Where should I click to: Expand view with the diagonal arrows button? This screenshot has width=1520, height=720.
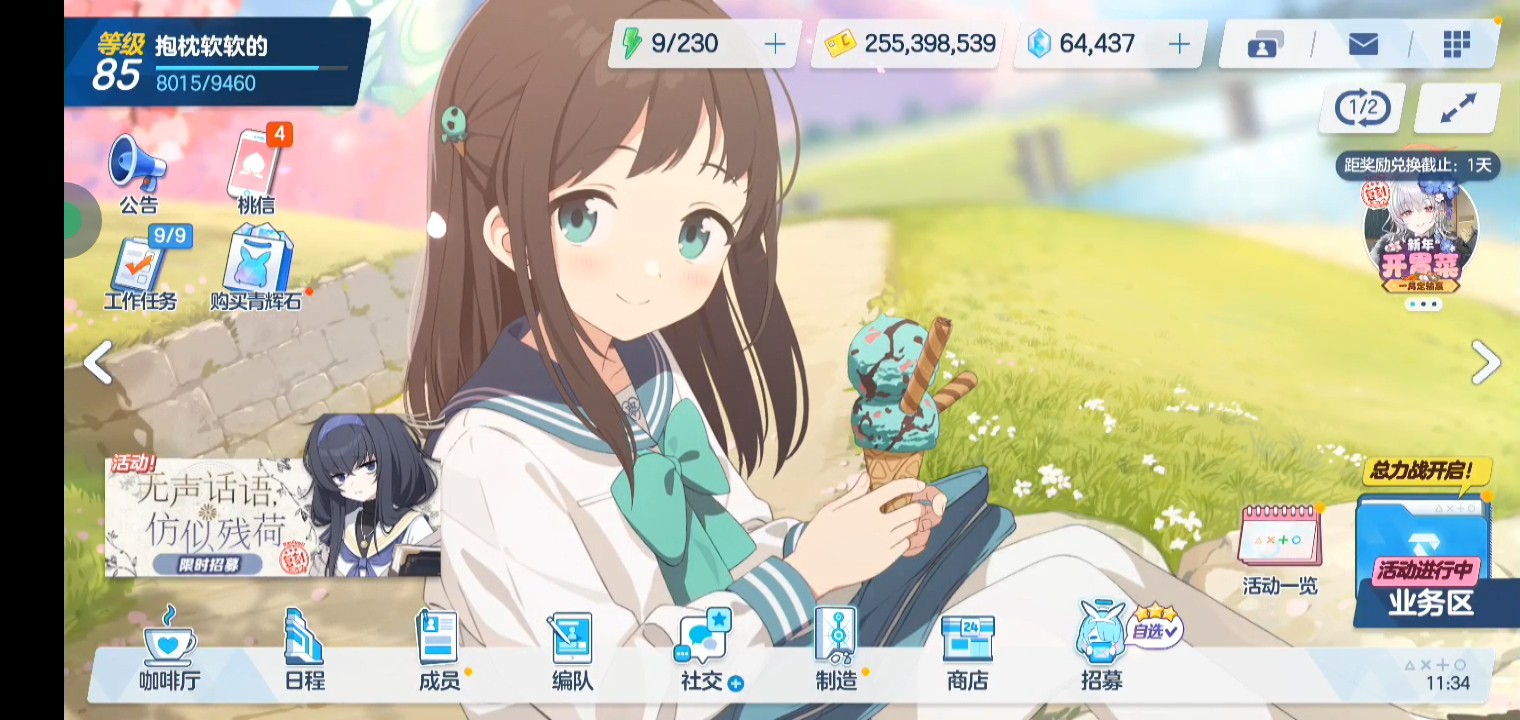pos(1458,108)
